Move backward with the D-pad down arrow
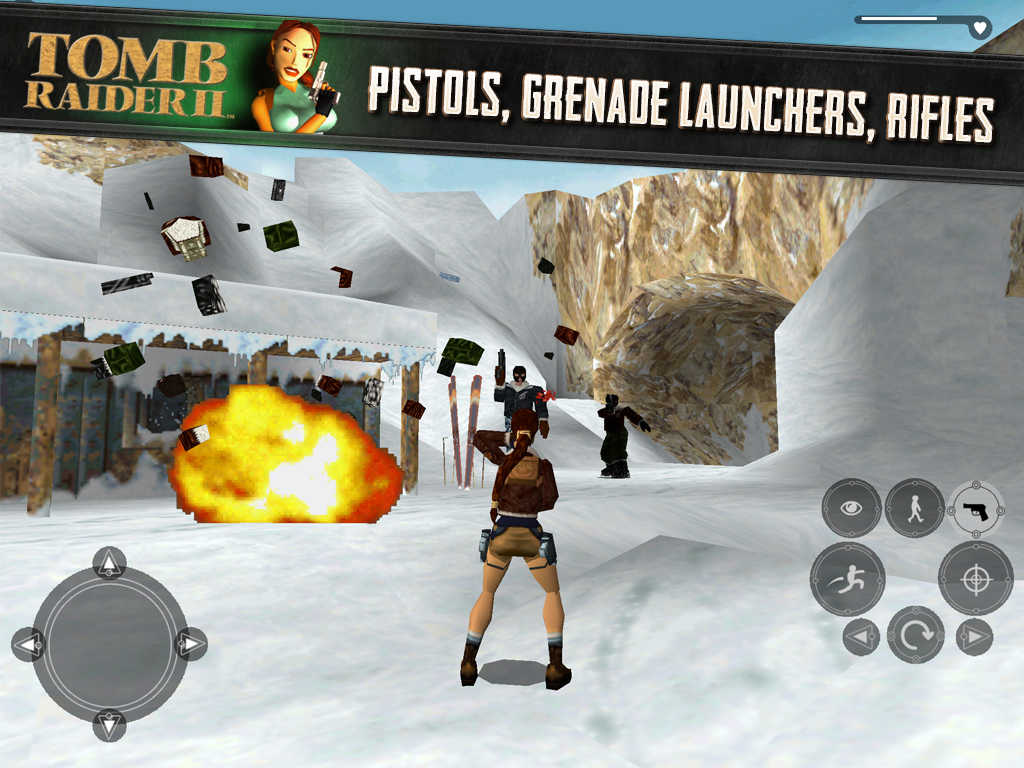The width and height of the screenshot is (1024, 768). coord(109,724)
